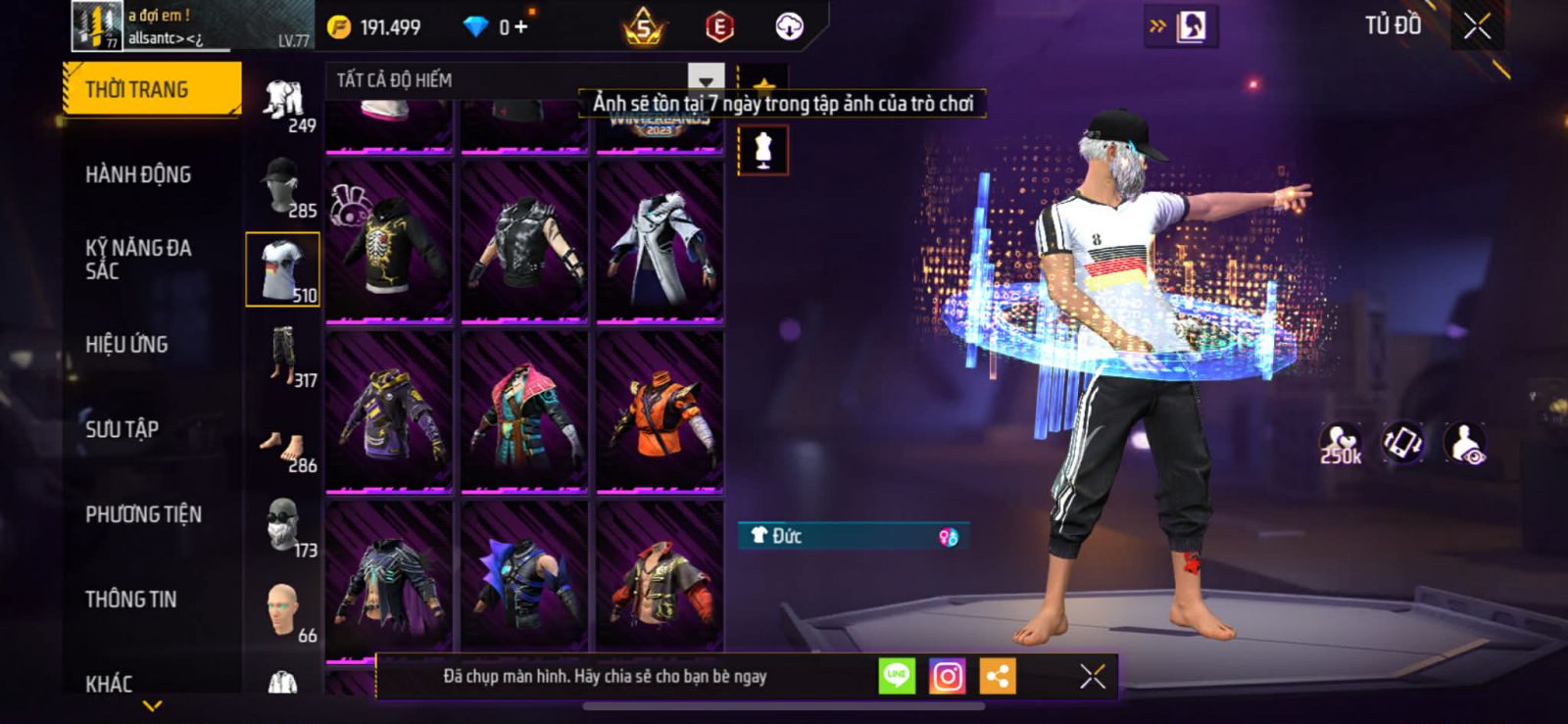1568x724 pixels.
Task: Close the Tủ Đồ wardrobe screen
Action: click(x=1478, y=26)
